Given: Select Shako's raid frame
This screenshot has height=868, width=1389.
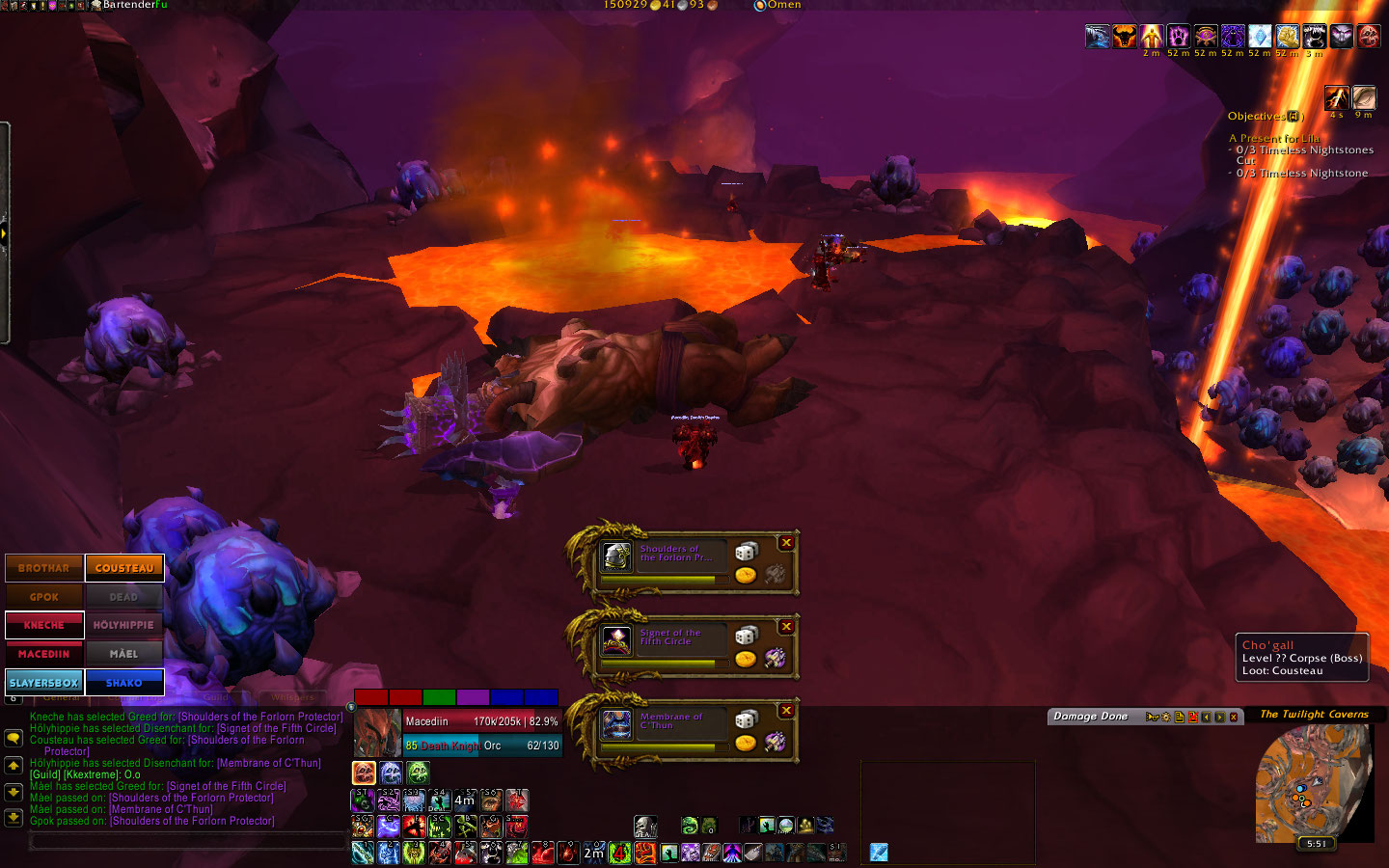Looking at the screenshot, I should (124, 682).
